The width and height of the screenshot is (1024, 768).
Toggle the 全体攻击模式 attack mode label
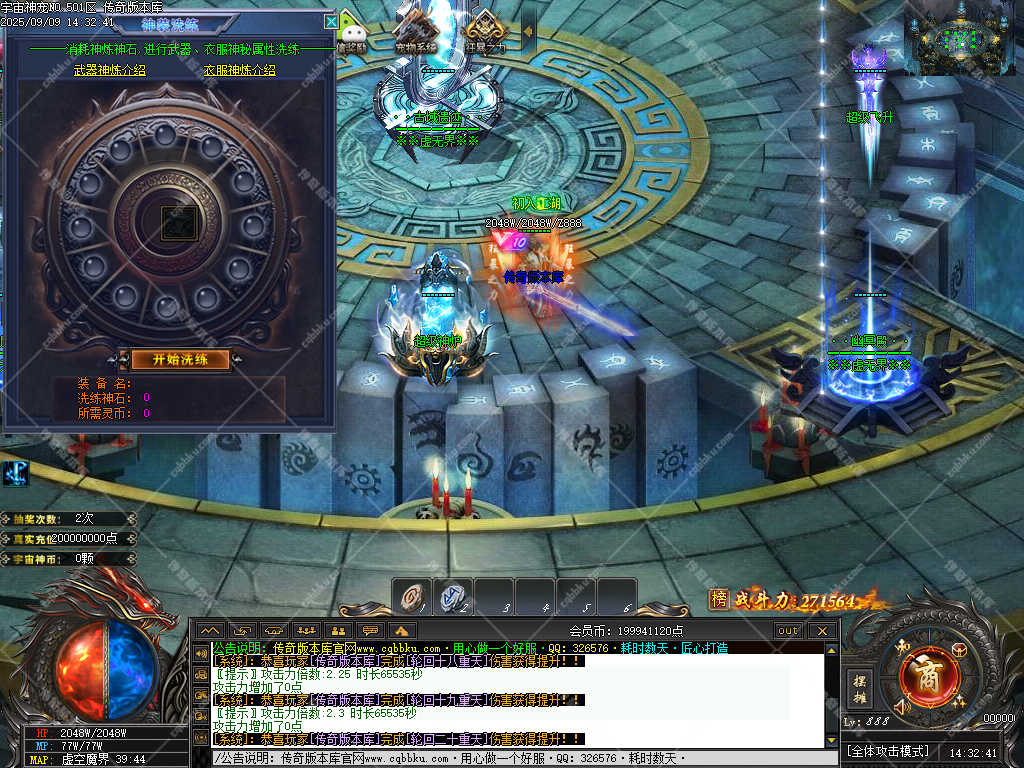888,751
